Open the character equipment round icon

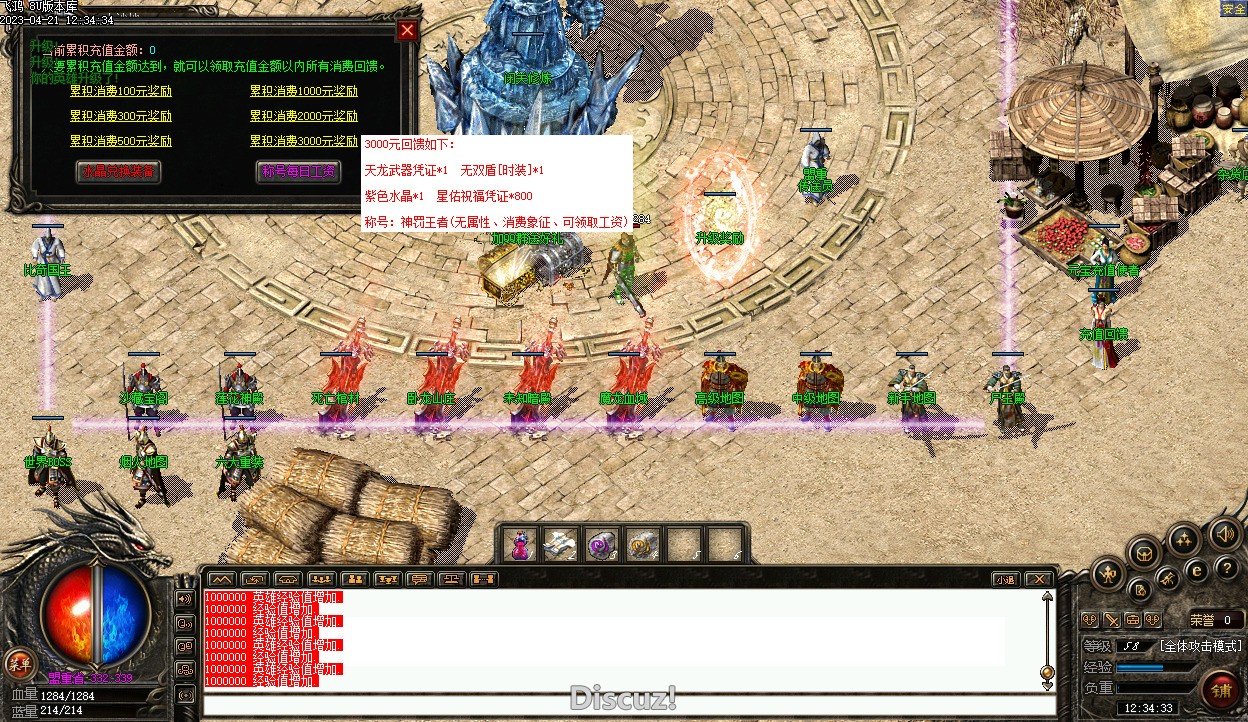point(1109,574)
